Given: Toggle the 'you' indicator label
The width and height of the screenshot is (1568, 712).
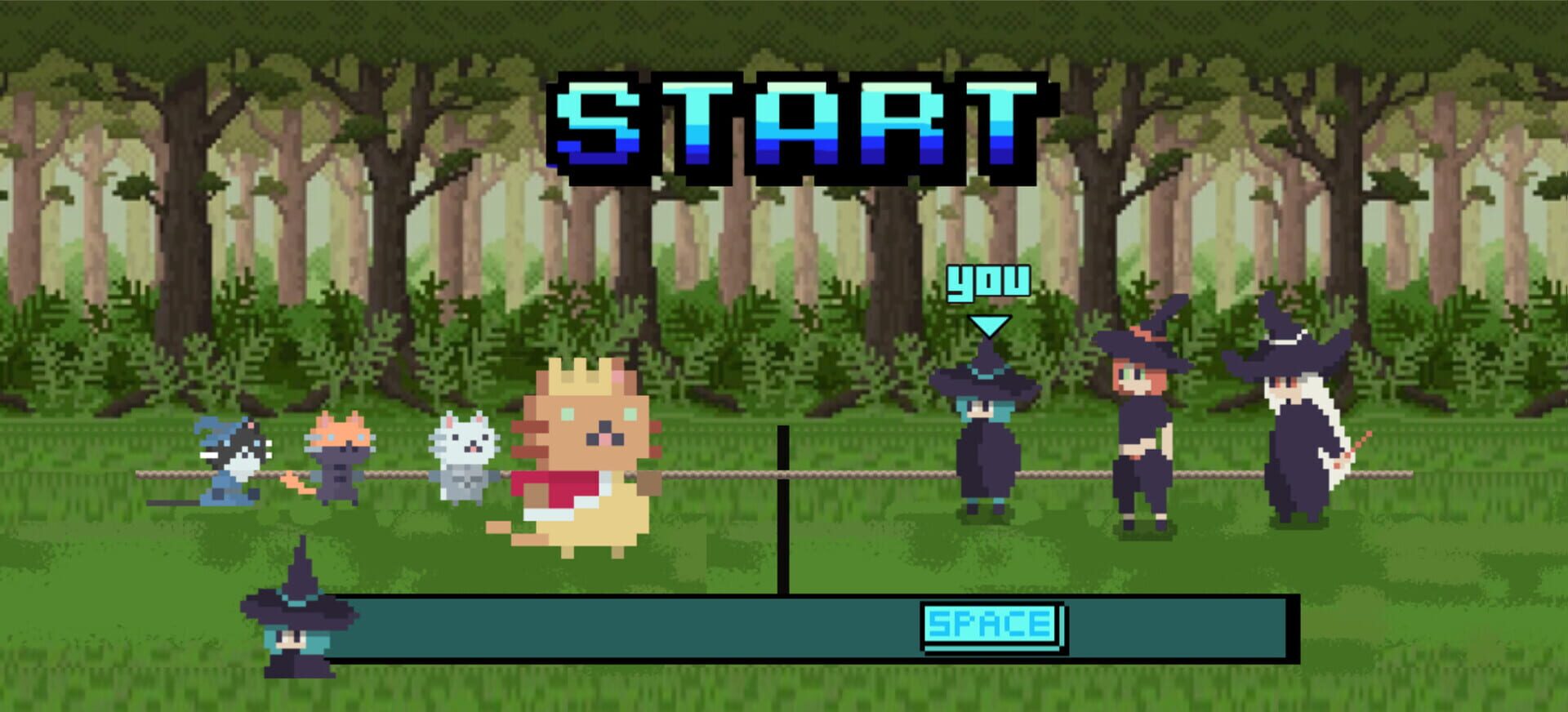Looking at the screenshot, I should tap(988, 282).
